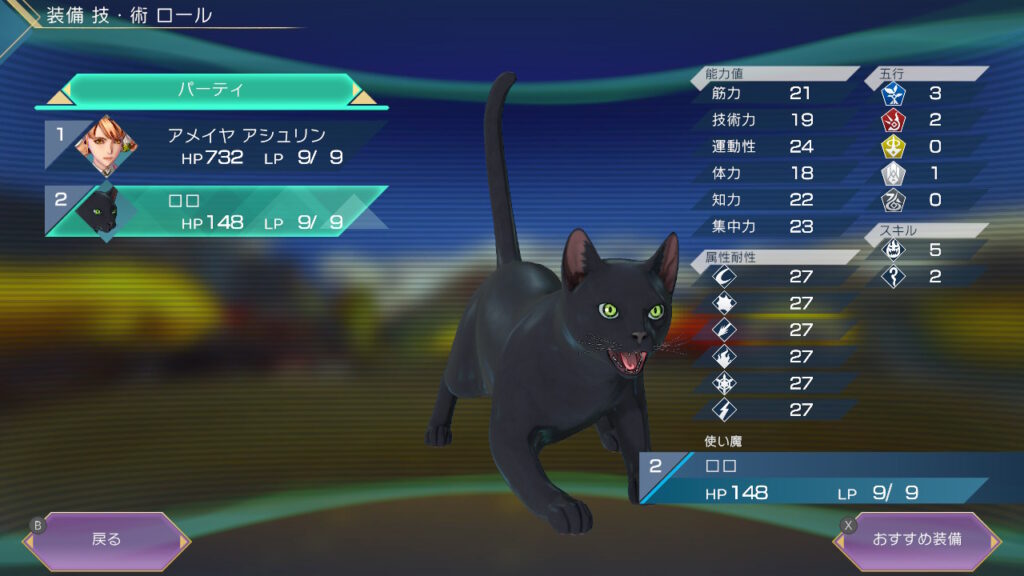1024x576 pixels.
Task: Click the right arrow on the パーティ header
Action: pos(364,95)
